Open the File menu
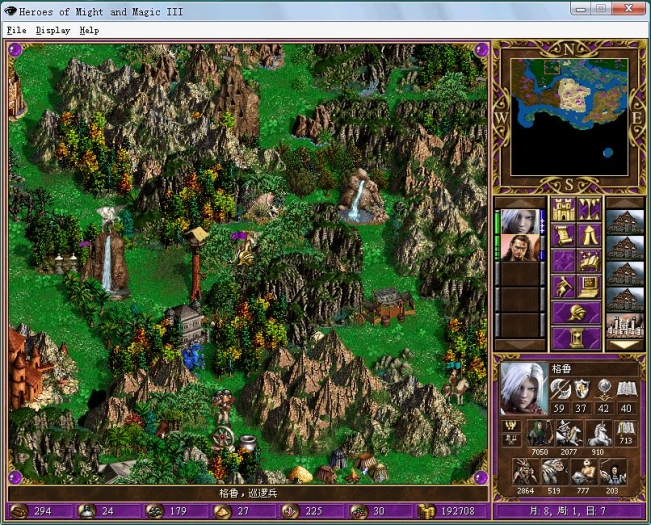Screen dimensions: 651x525 16,30
